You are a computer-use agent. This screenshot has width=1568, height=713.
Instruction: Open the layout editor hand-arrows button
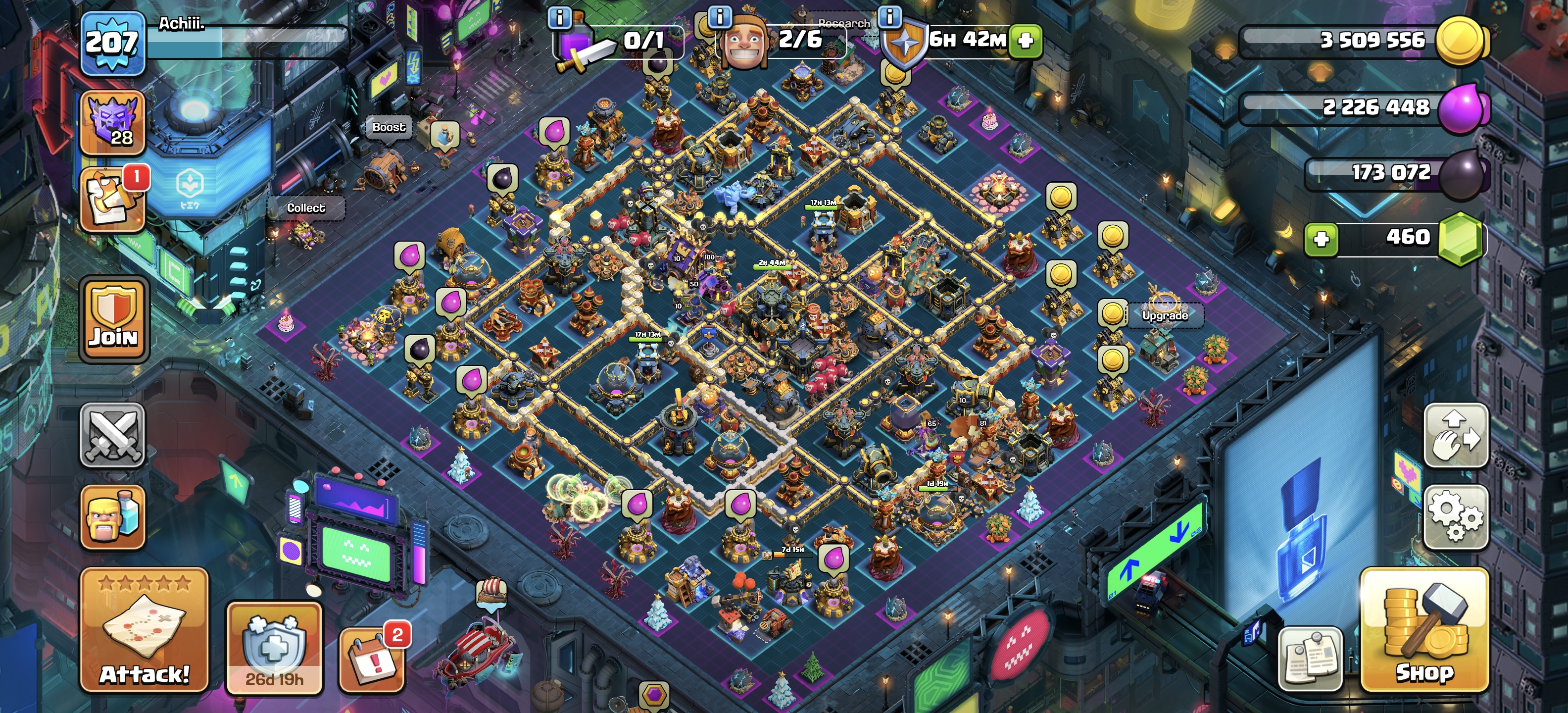[1456, 435]
